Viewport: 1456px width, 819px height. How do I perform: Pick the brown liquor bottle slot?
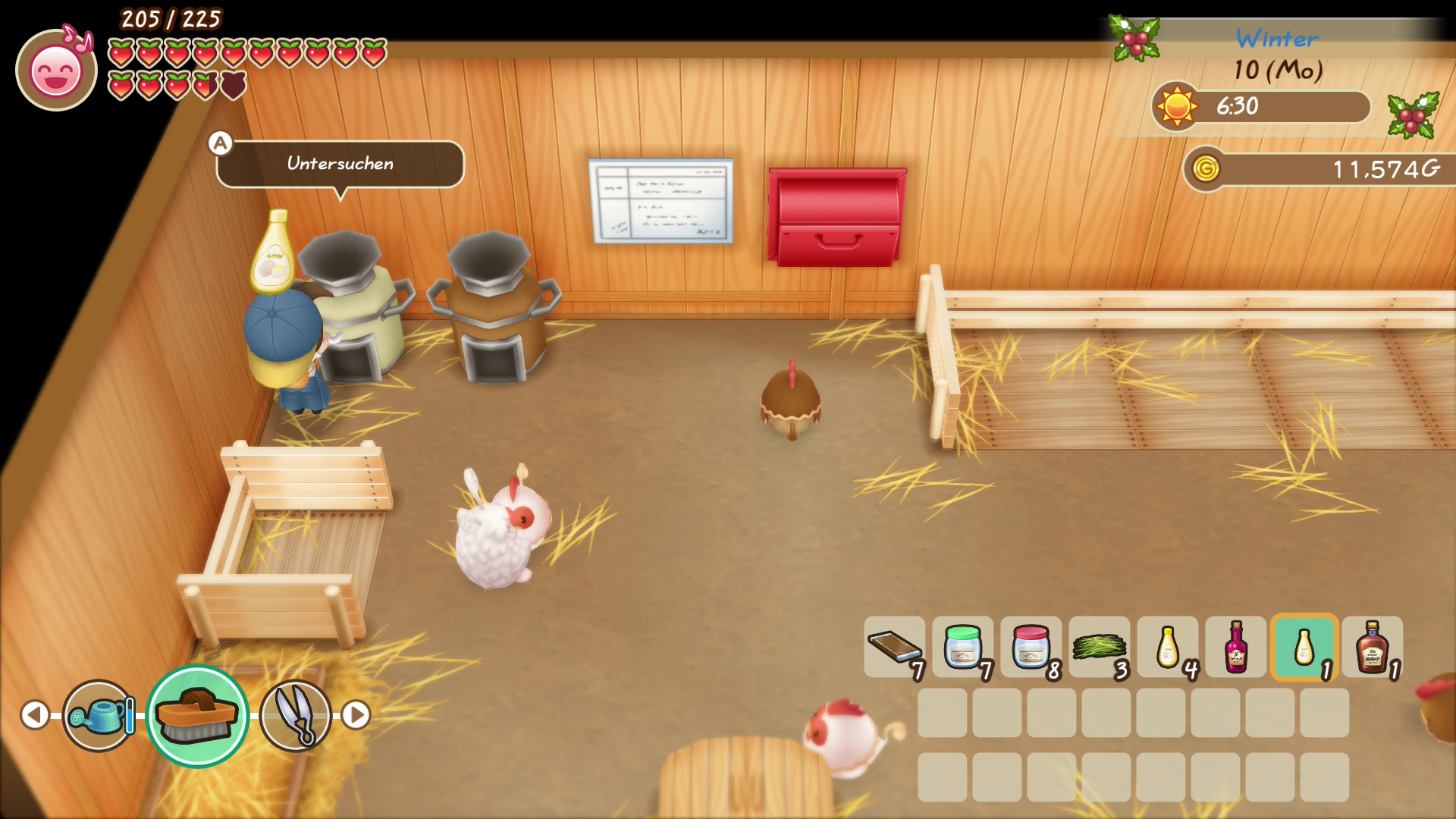(x=1373, y=647)
